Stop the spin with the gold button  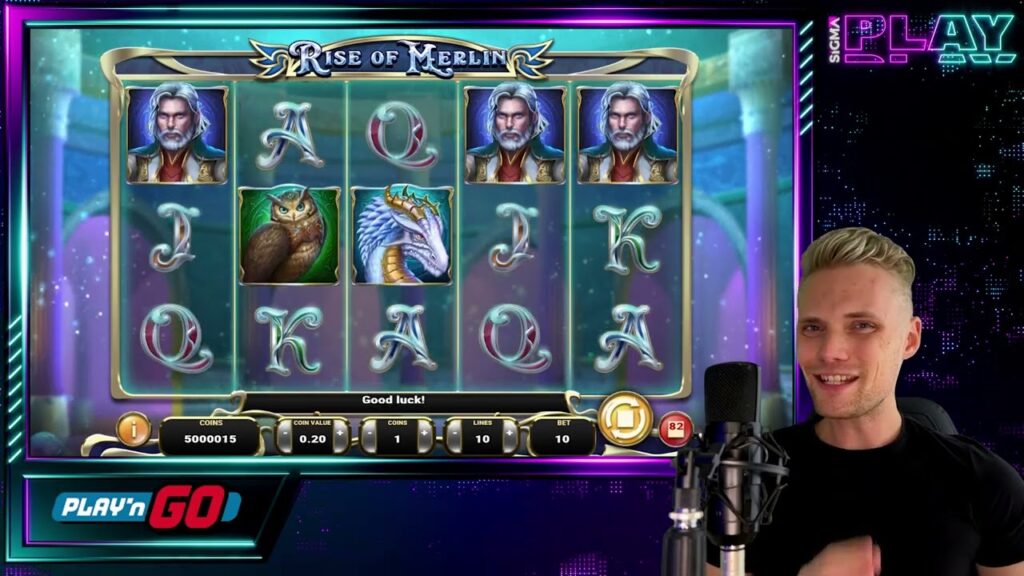tap(626, 418)
